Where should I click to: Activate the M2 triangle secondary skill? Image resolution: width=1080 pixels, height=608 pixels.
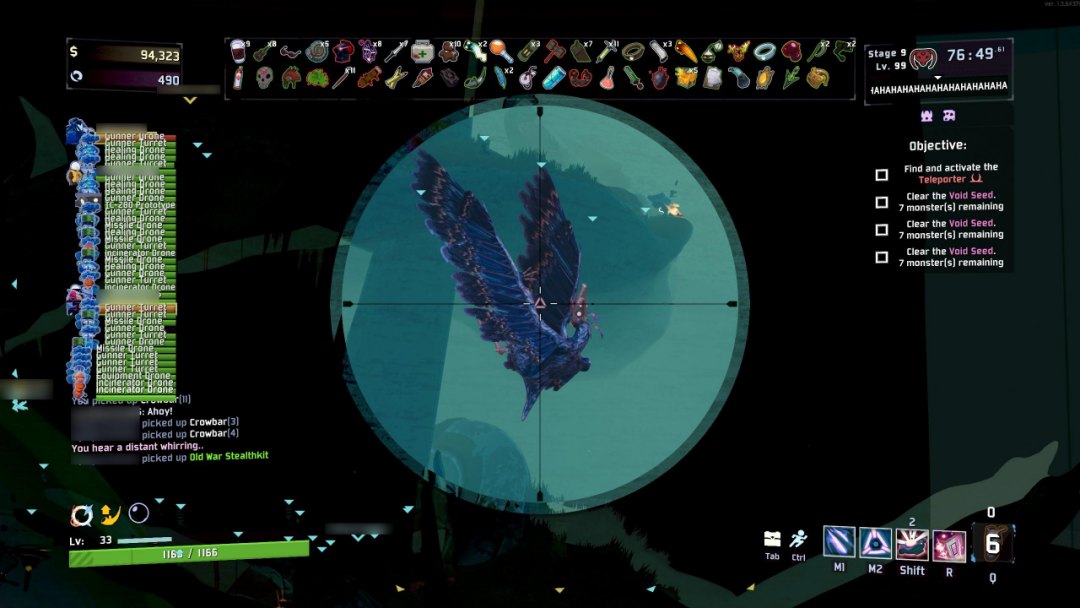pyautogui.click(x=876, y=542)
